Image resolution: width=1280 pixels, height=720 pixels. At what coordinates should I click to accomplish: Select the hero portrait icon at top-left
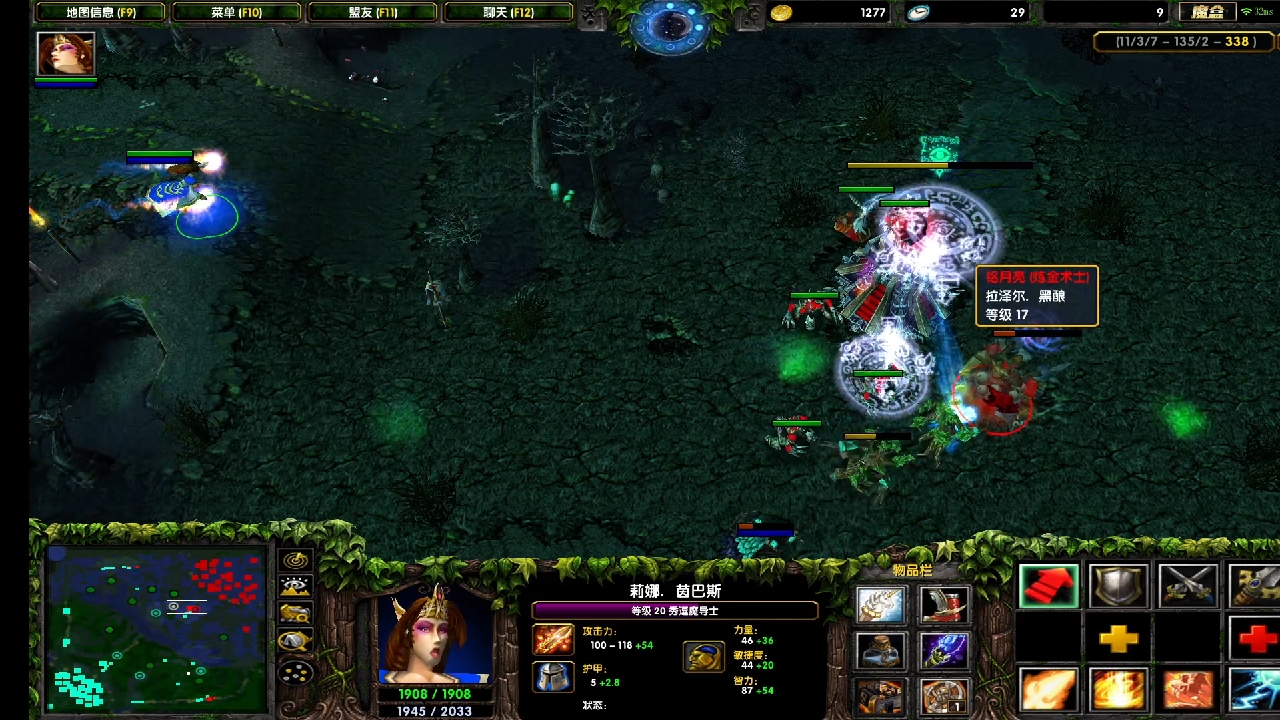click(66, 53)
